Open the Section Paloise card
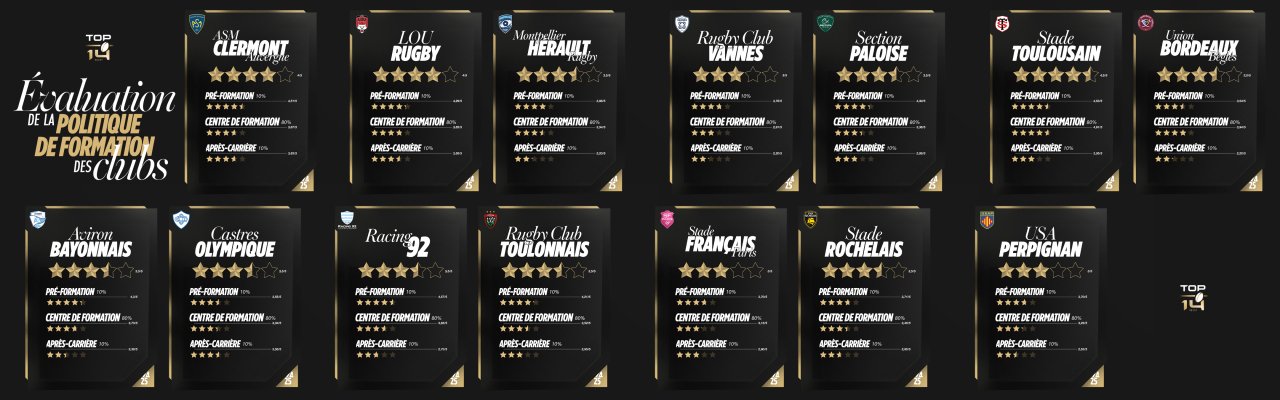The height and width of the screenshot is (400, 1280). (x=878, y=100)
